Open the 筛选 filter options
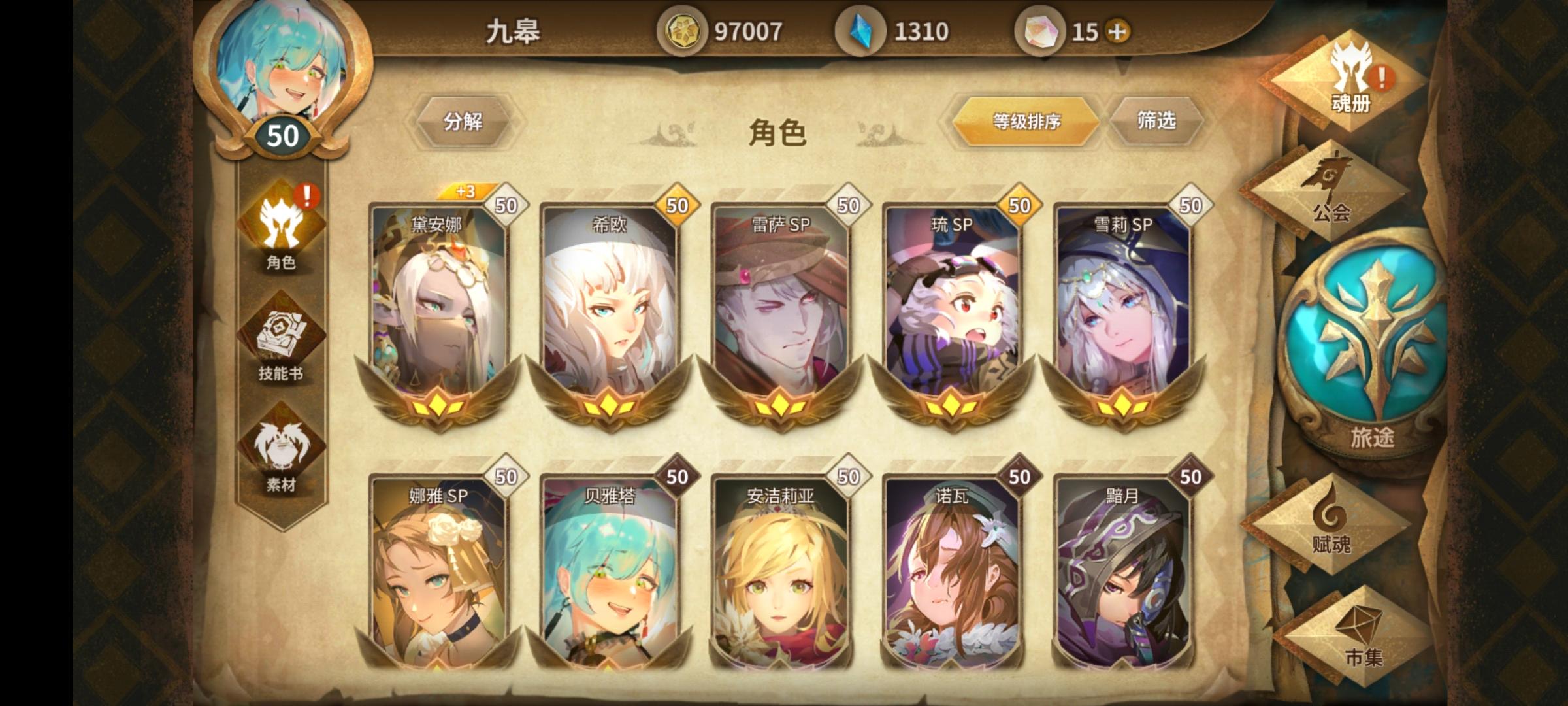The height and width of the screenshot is (706, 1568). click(1160, 120)
